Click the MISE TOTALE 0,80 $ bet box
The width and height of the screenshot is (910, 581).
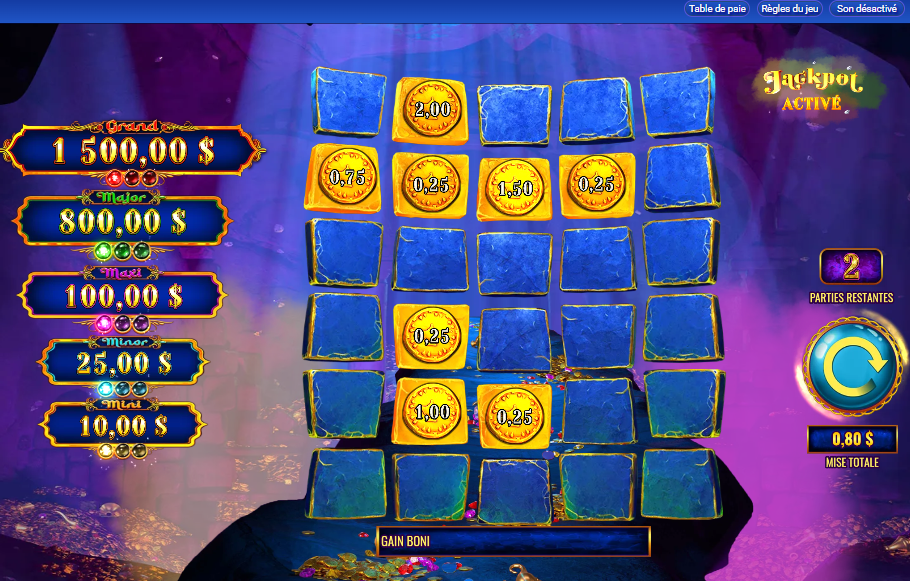coord(852,438)
